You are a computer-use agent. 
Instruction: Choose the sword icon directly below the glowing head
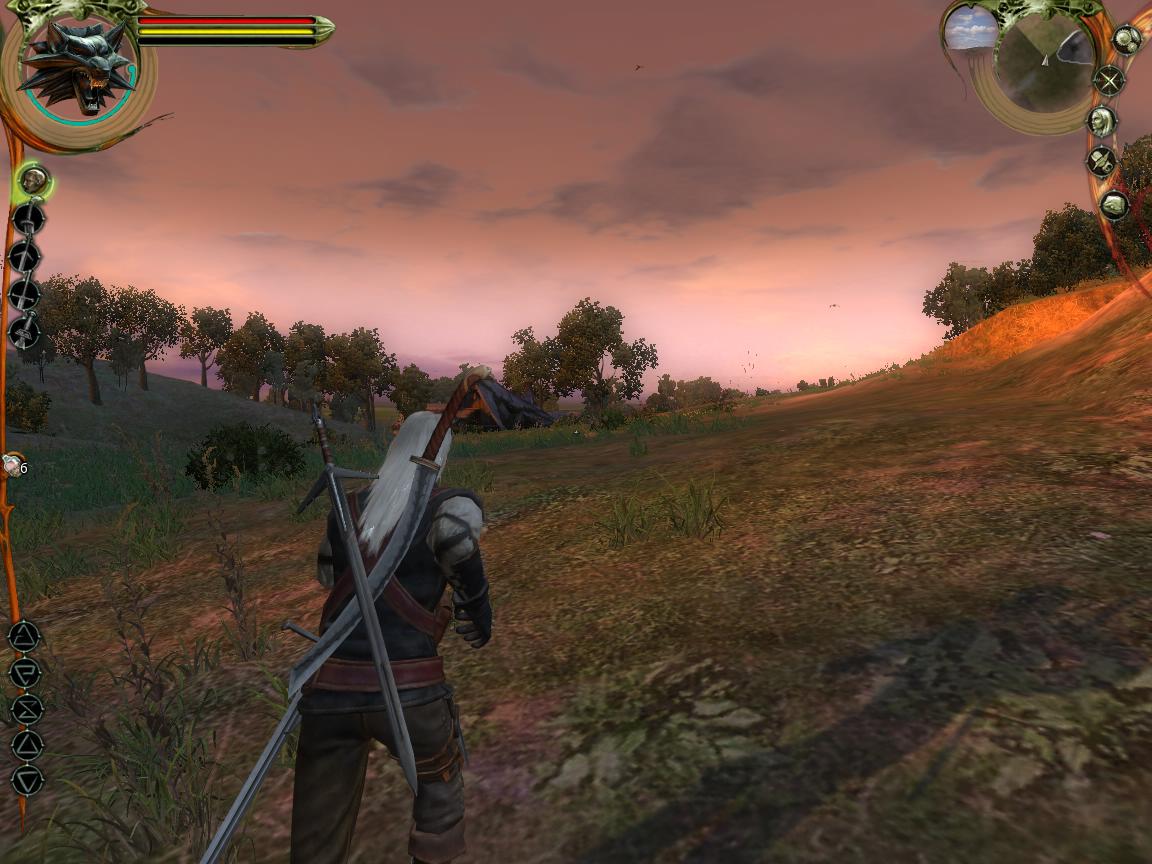(28, 219)
